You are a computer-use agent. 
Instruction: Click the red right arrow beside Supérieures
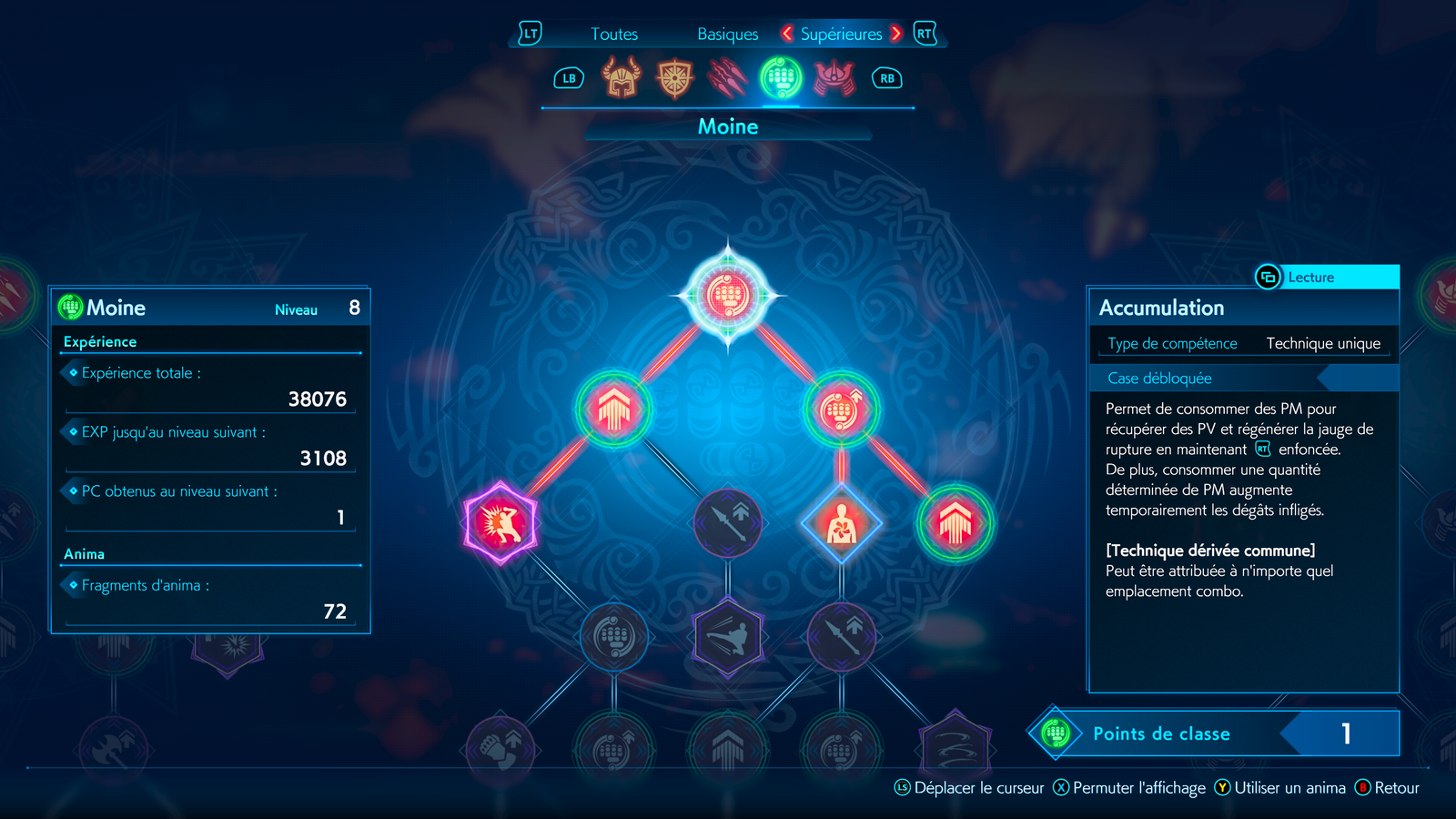tap(896, 34)
